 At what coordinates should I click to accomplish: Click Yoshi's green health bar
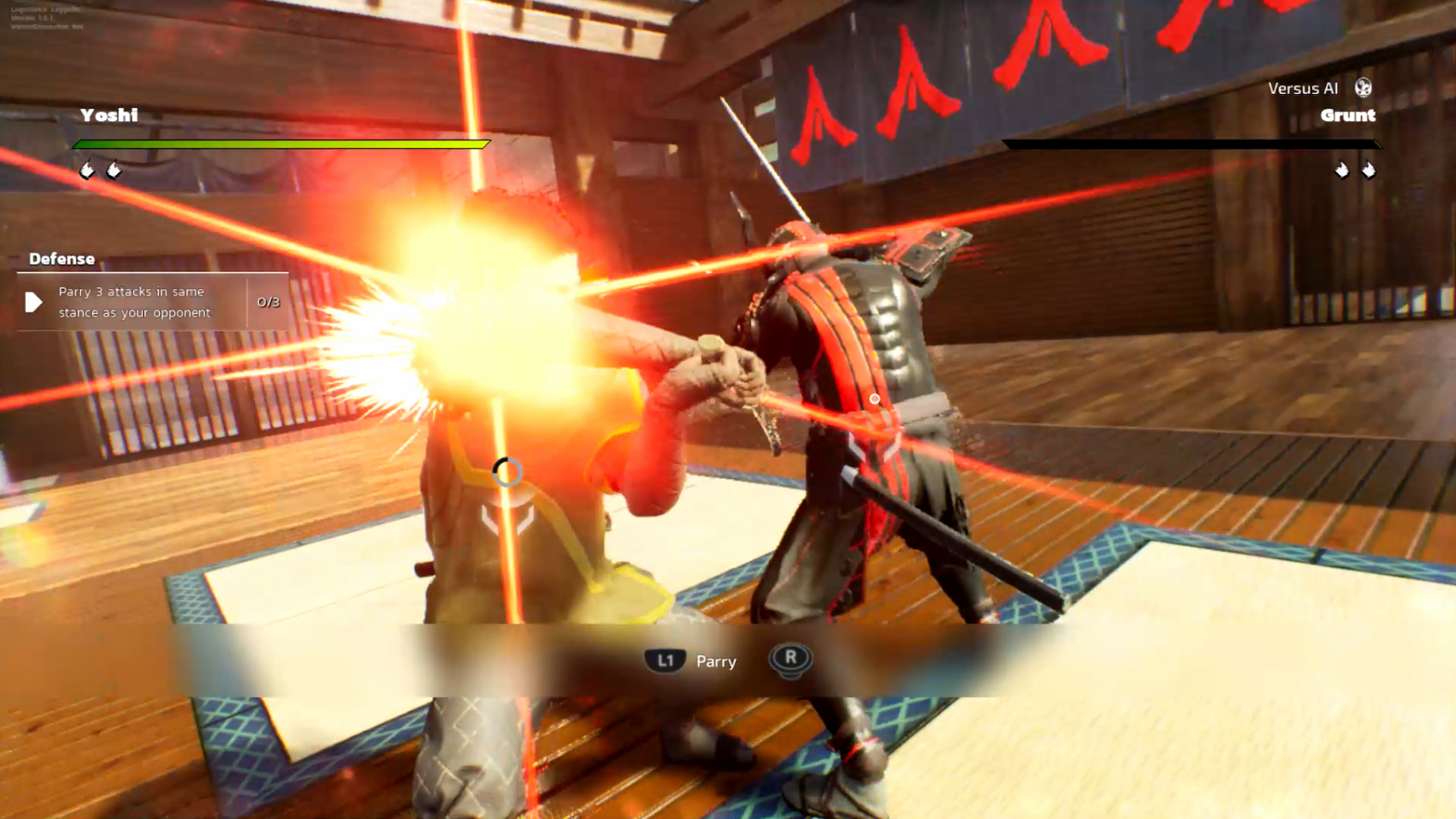click(x=281, y=143)
